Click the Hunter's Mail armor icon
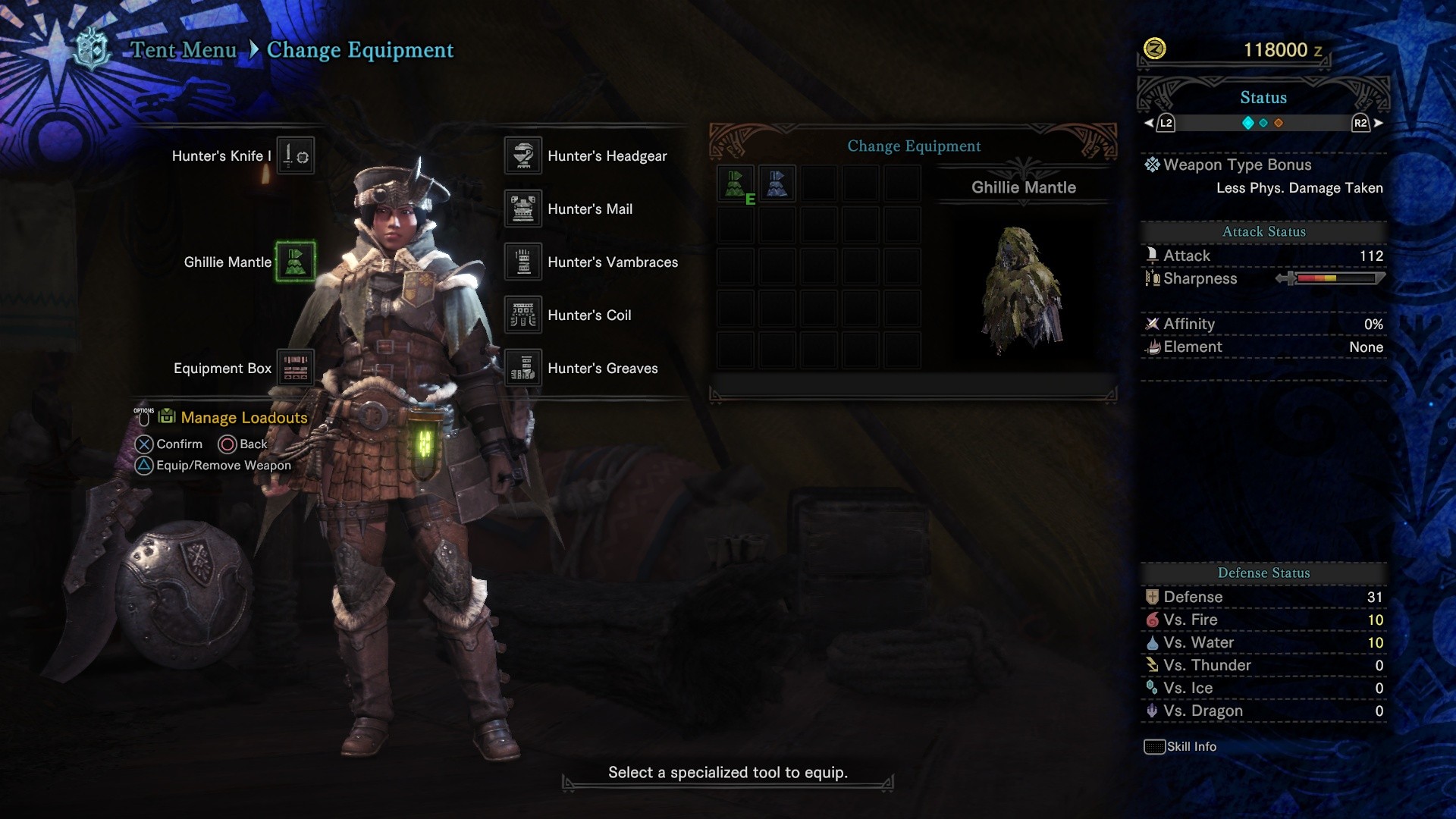This screenshot has height=819, width=1456. 522,208
